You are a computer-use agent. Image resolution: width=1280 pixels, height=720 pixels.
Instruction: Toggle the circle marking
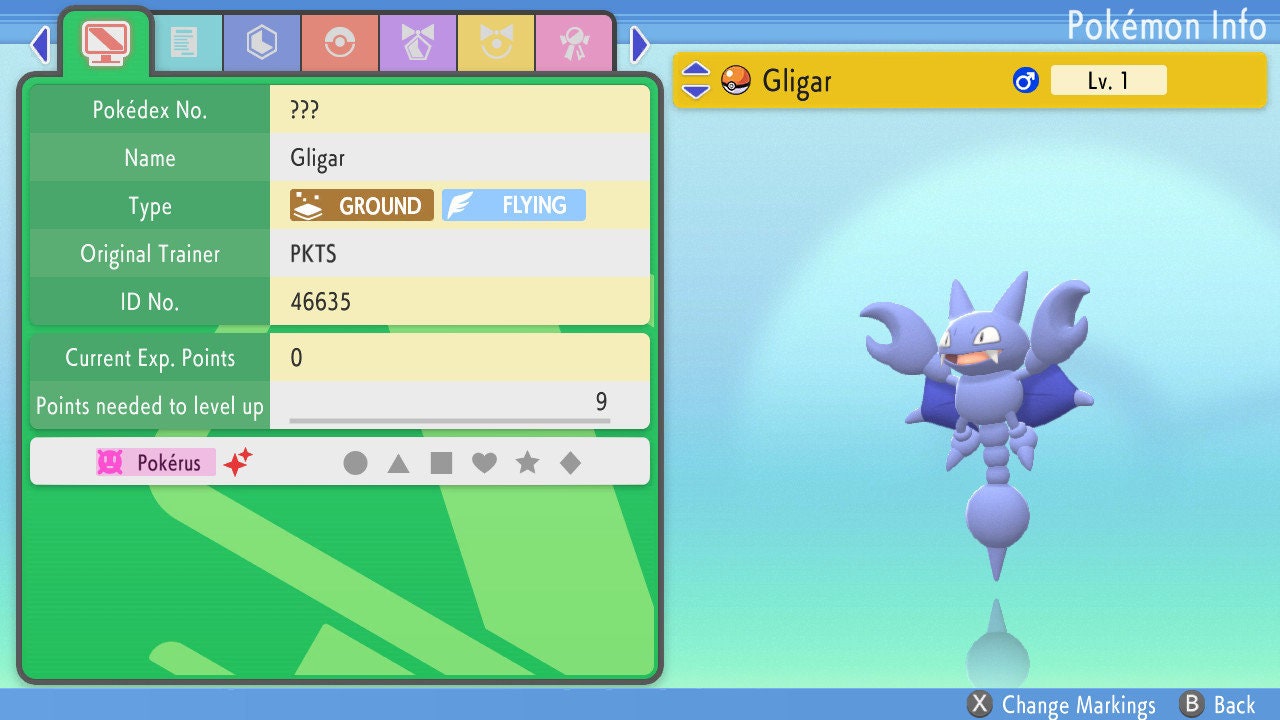355,463
